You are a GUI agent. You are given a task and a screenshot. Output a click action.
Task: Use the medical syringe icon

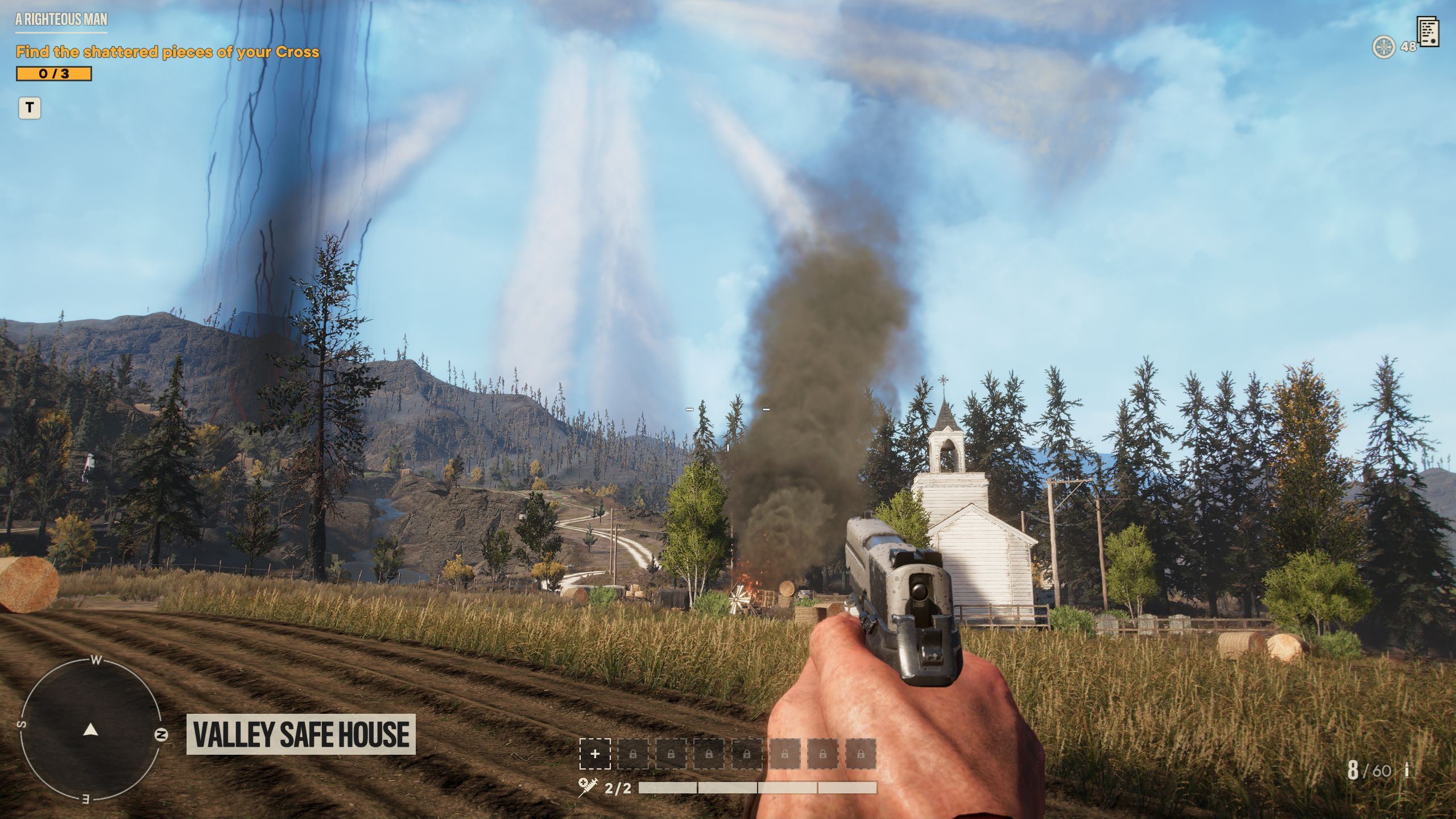(588, 787)
